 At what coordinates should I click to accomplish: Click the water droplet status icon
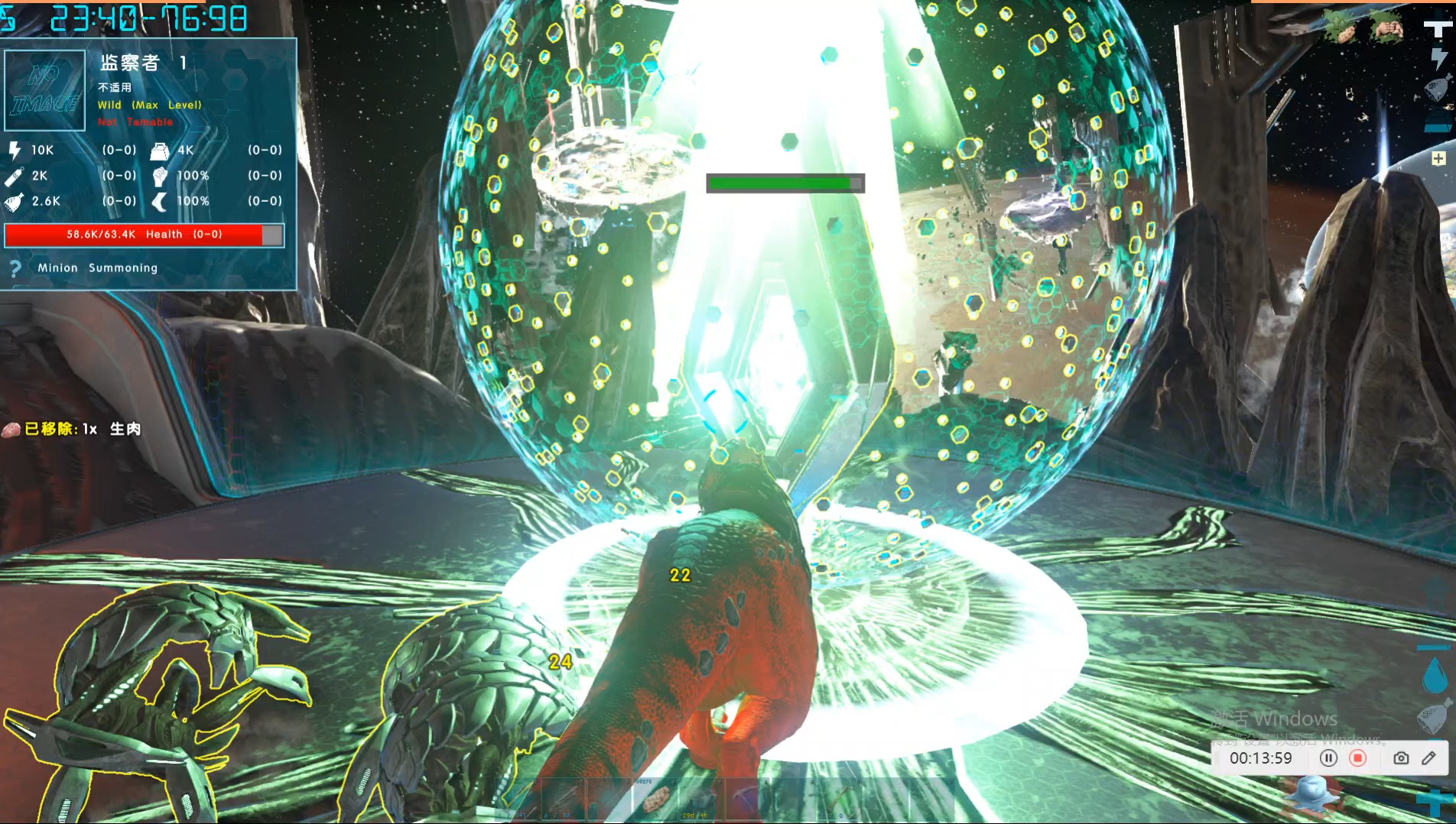(1435, 676)
